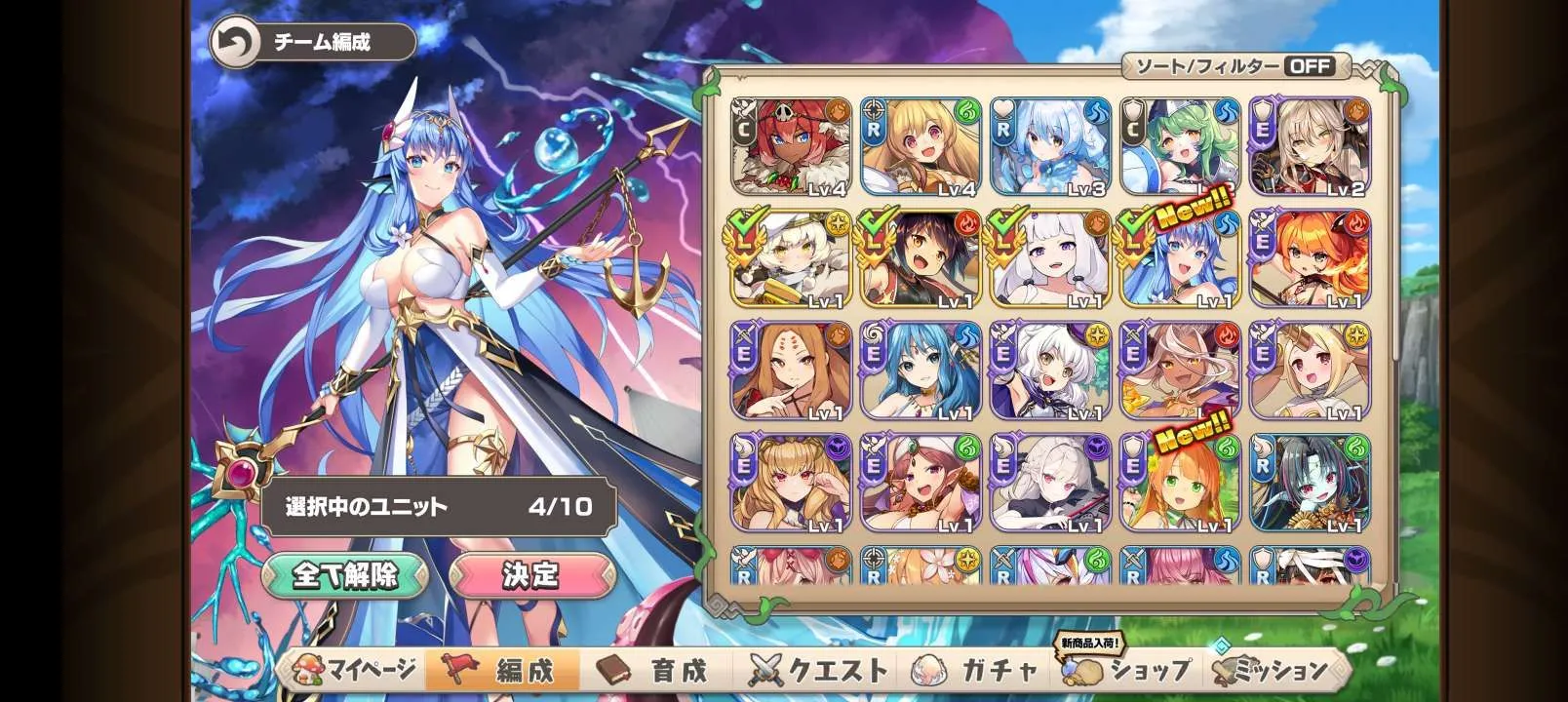1568x702 pixels.
Task: Open the ガチャ tab
Action: pos(975,671)
